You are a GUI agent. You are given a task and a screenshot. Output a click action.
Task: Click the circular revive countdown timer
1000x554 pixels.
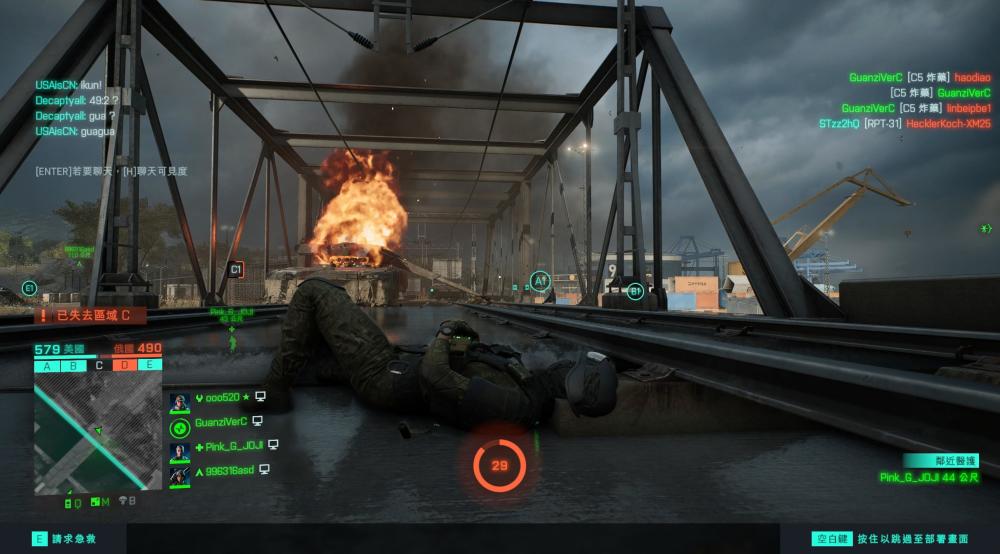[499, 465]
